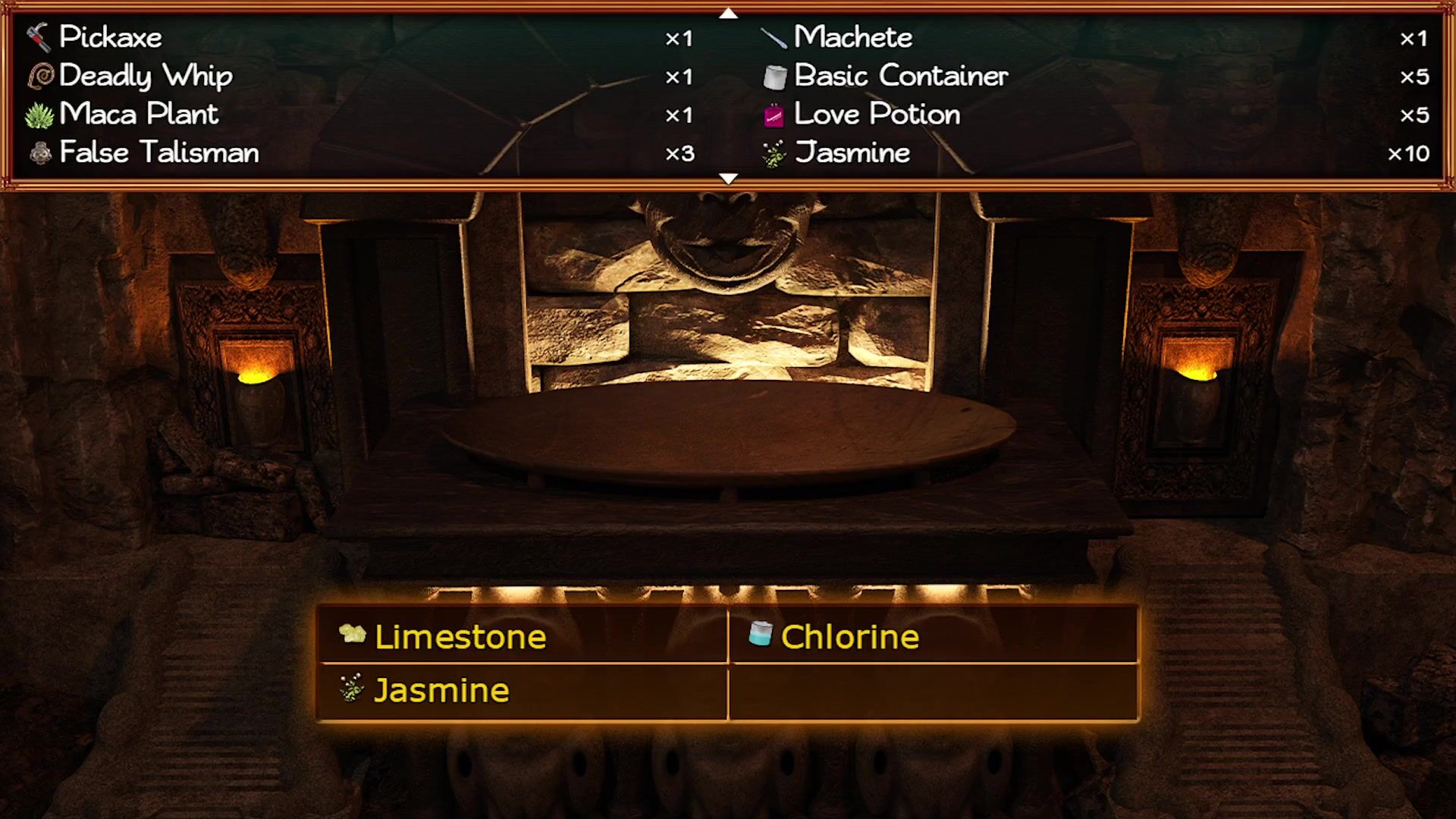This screenshot has width=1456, height=819.
Task: Select Jasmine in the top inventory list
Action: (x=852, y=152)
